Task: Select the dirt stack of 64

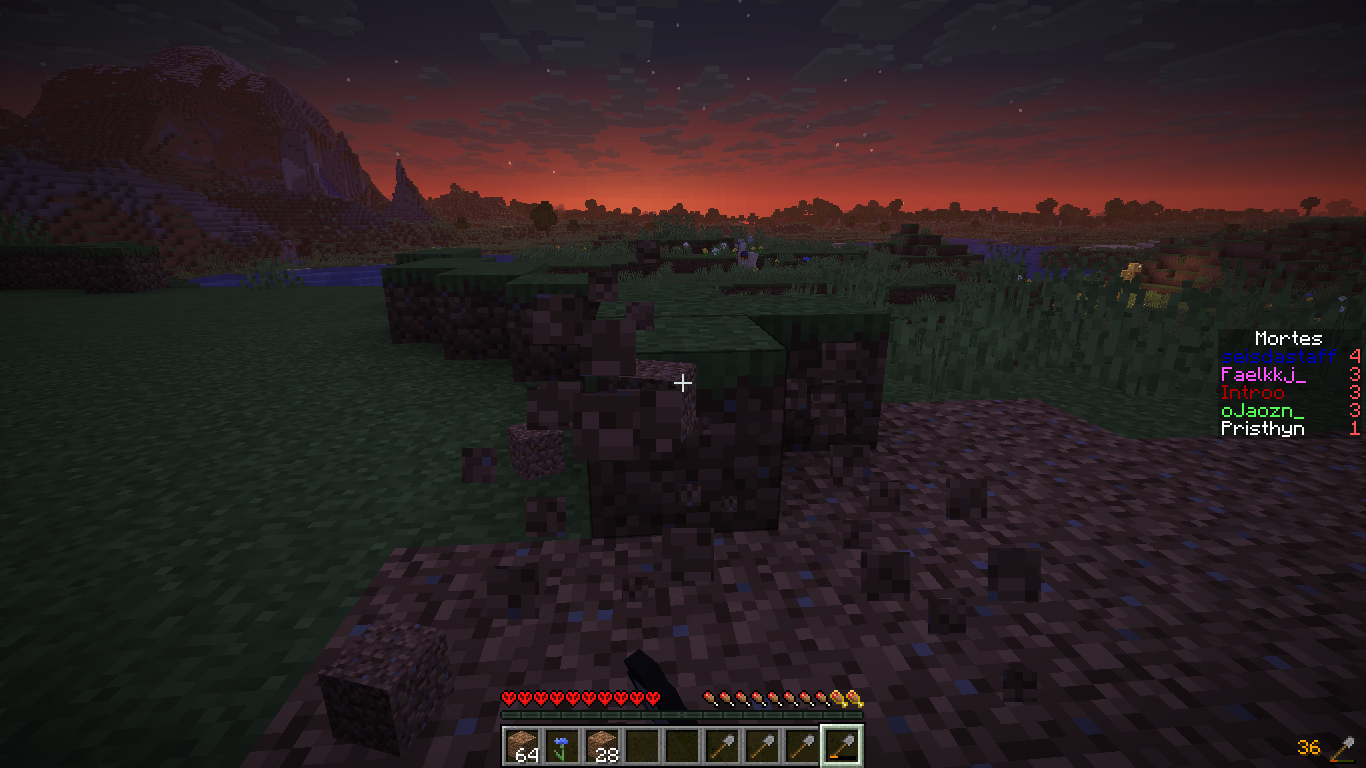Action: (x=522, y=746)
